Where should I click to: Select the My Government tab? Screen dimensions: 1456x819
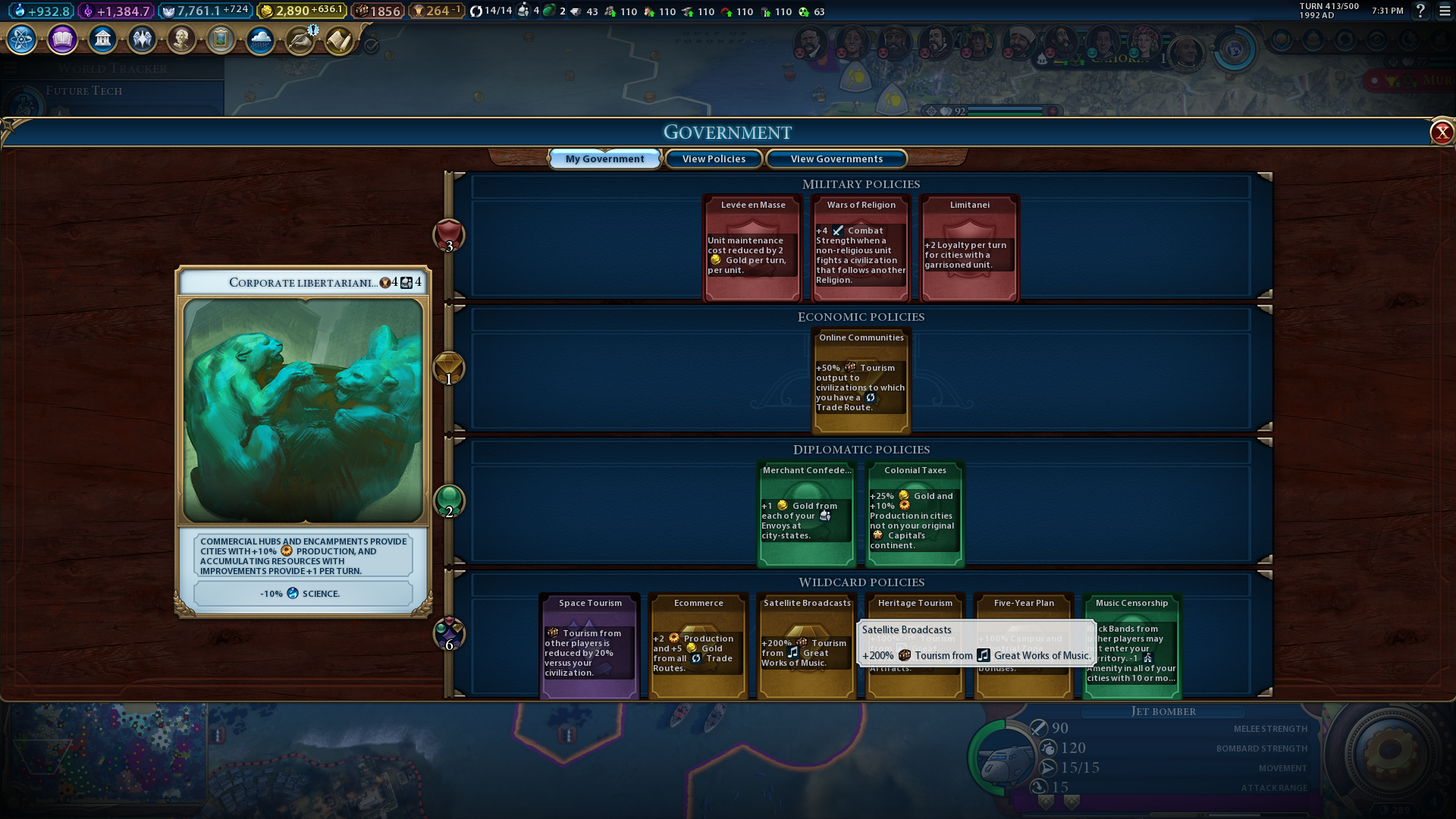click(x=604, y=159)
